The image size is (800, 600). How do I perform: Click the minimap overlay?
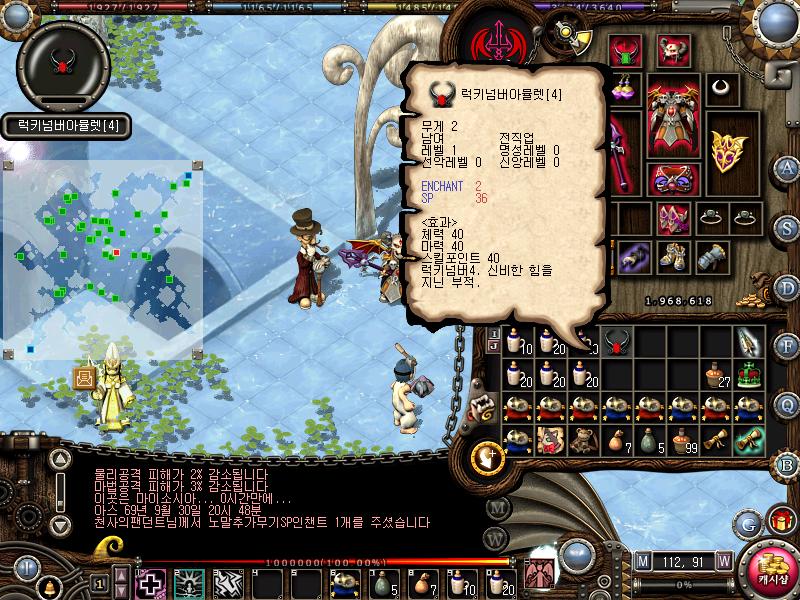click(x=102, y=258)
